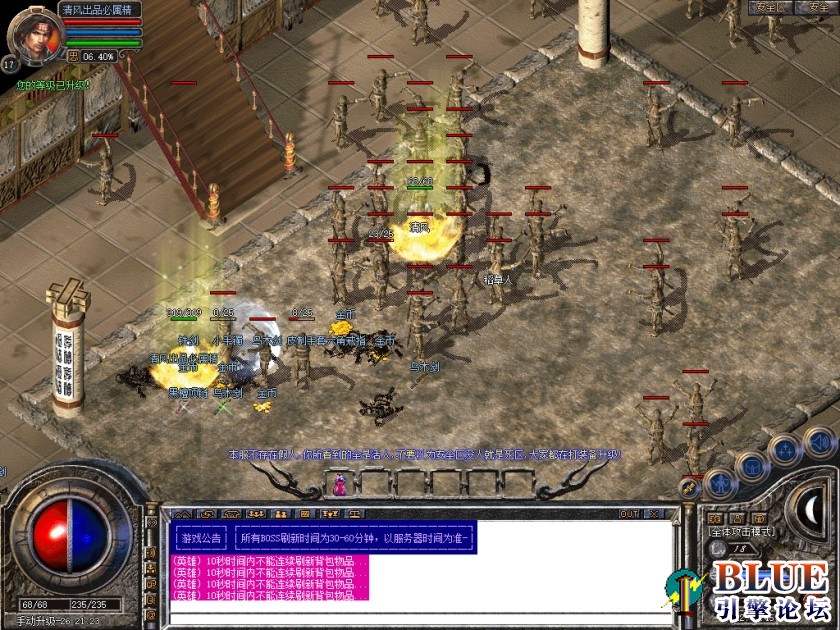Open the bag inventory round button

(751, 466)
